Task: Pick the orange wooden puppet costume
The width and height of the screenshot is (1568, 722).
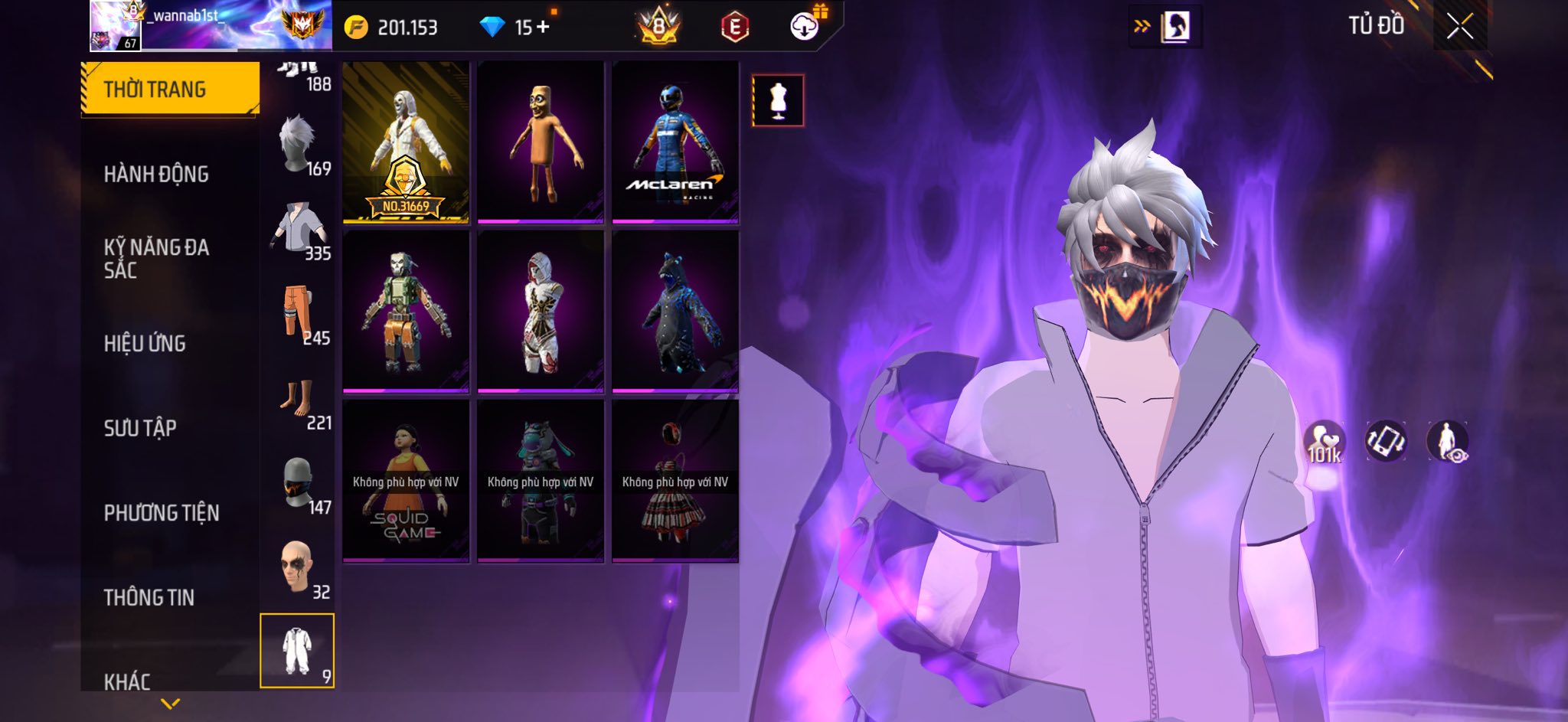Action: [x=541, y=142]
